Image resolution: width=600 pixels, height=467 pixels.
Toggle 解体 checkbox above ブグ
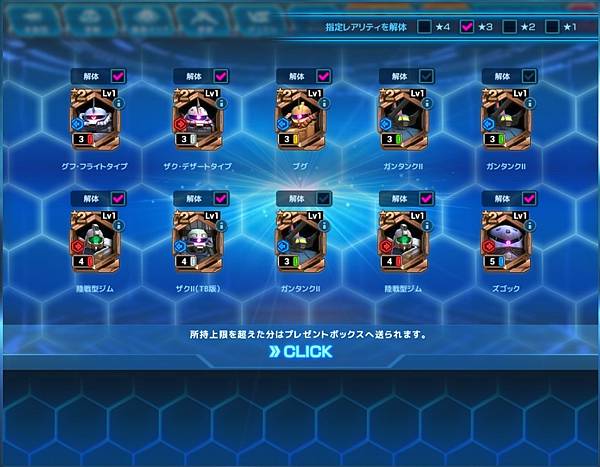(x=324, y=75)
